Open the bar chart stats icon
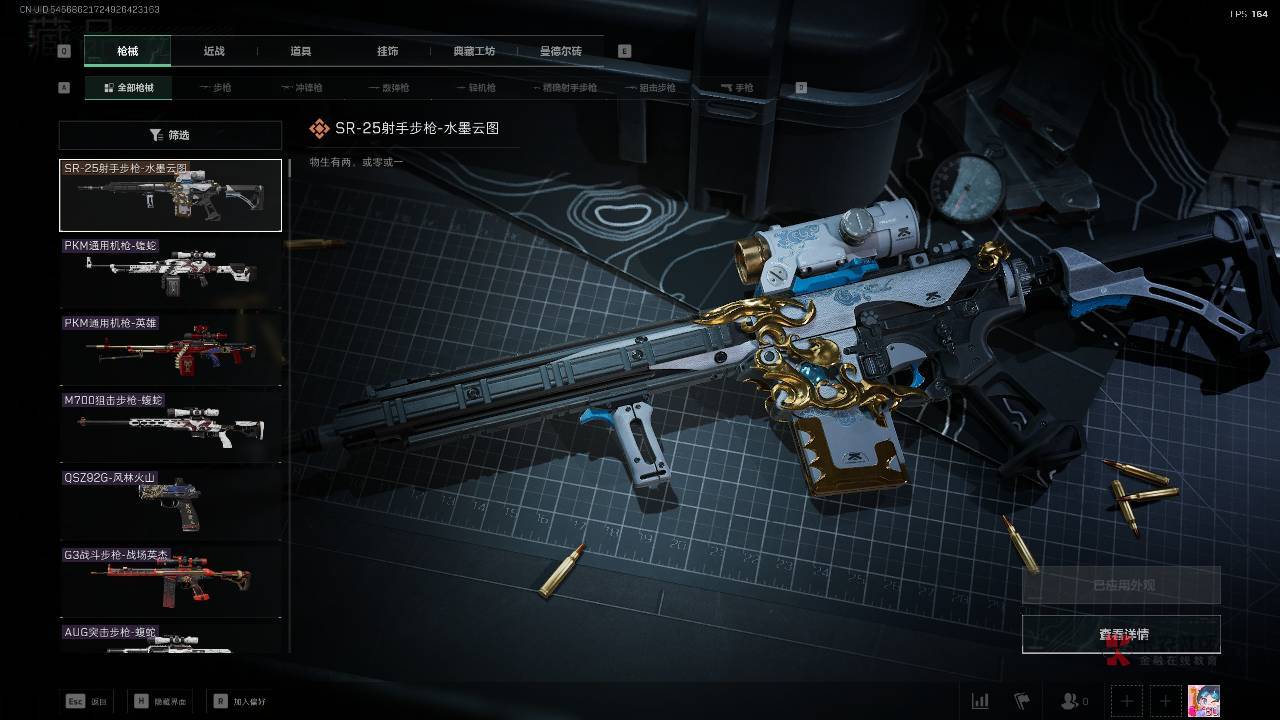 pos(980,701)
